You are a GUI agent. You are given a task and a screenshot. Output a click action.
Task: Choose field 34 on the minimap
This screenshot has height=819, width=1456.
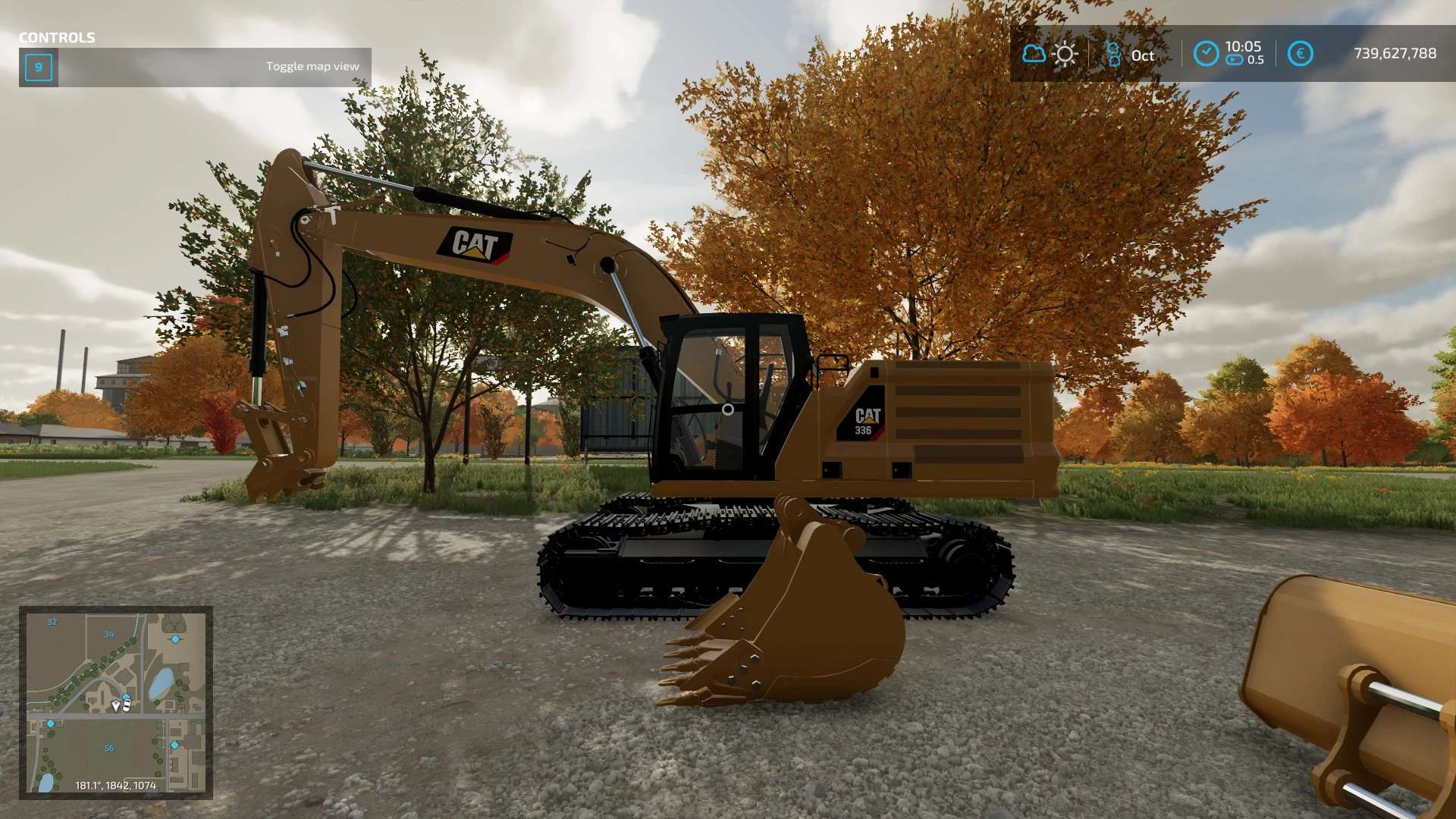[x=109, y=635]
